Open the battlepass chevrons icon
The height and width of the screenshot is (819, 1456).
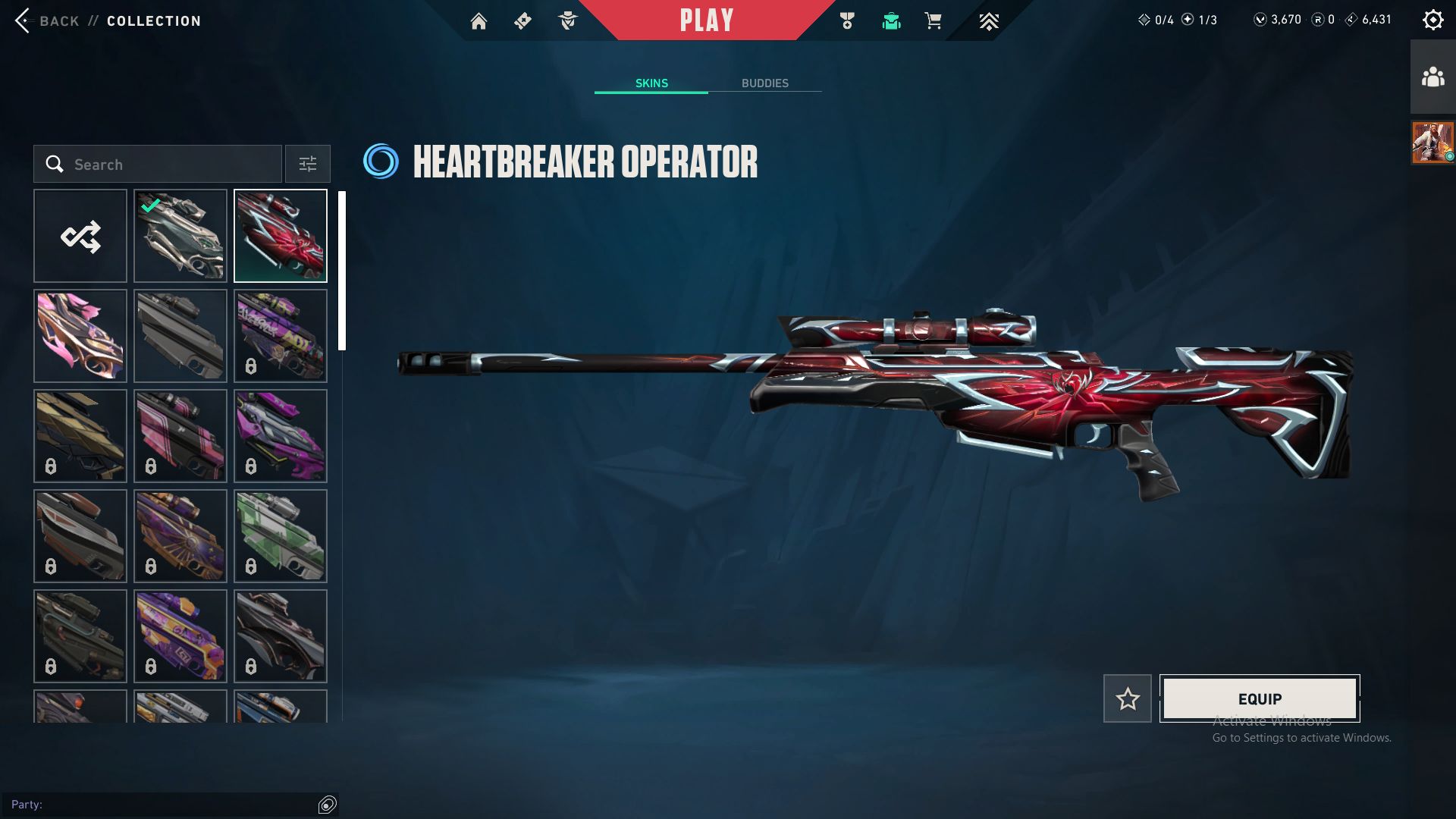tap(988, 21)
